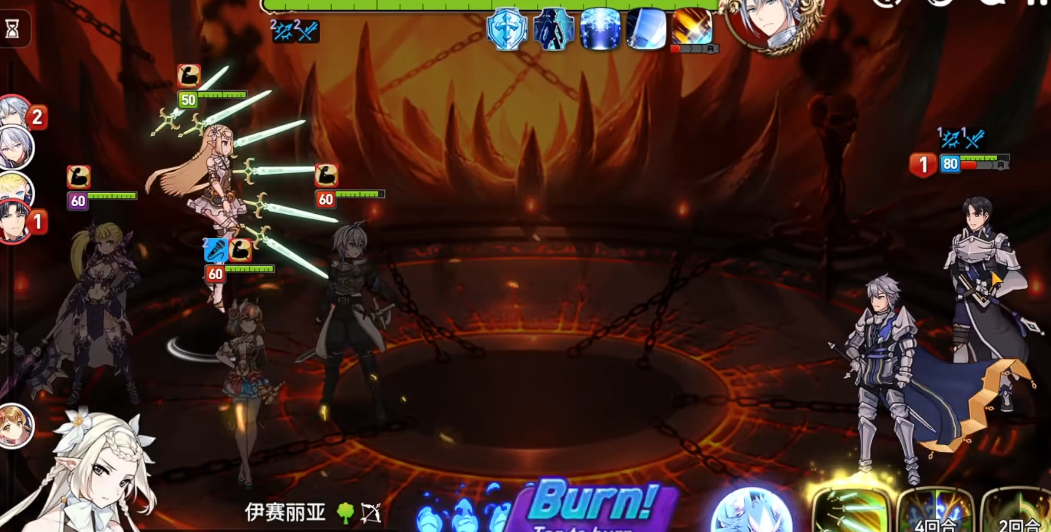
Task: Inspect the green tree element icon
Action: coord(345,513)
